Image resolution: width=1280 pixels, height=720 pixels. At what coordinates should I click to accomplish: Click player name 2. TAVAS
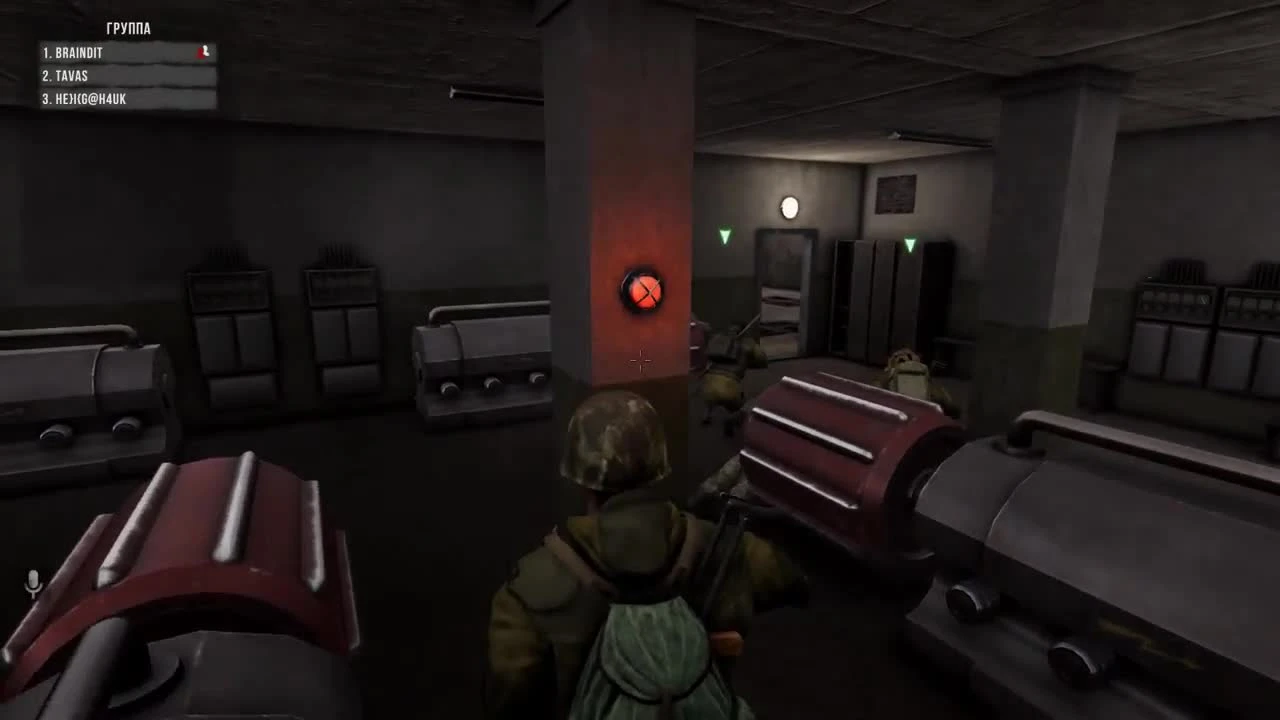tap(66, 75)
